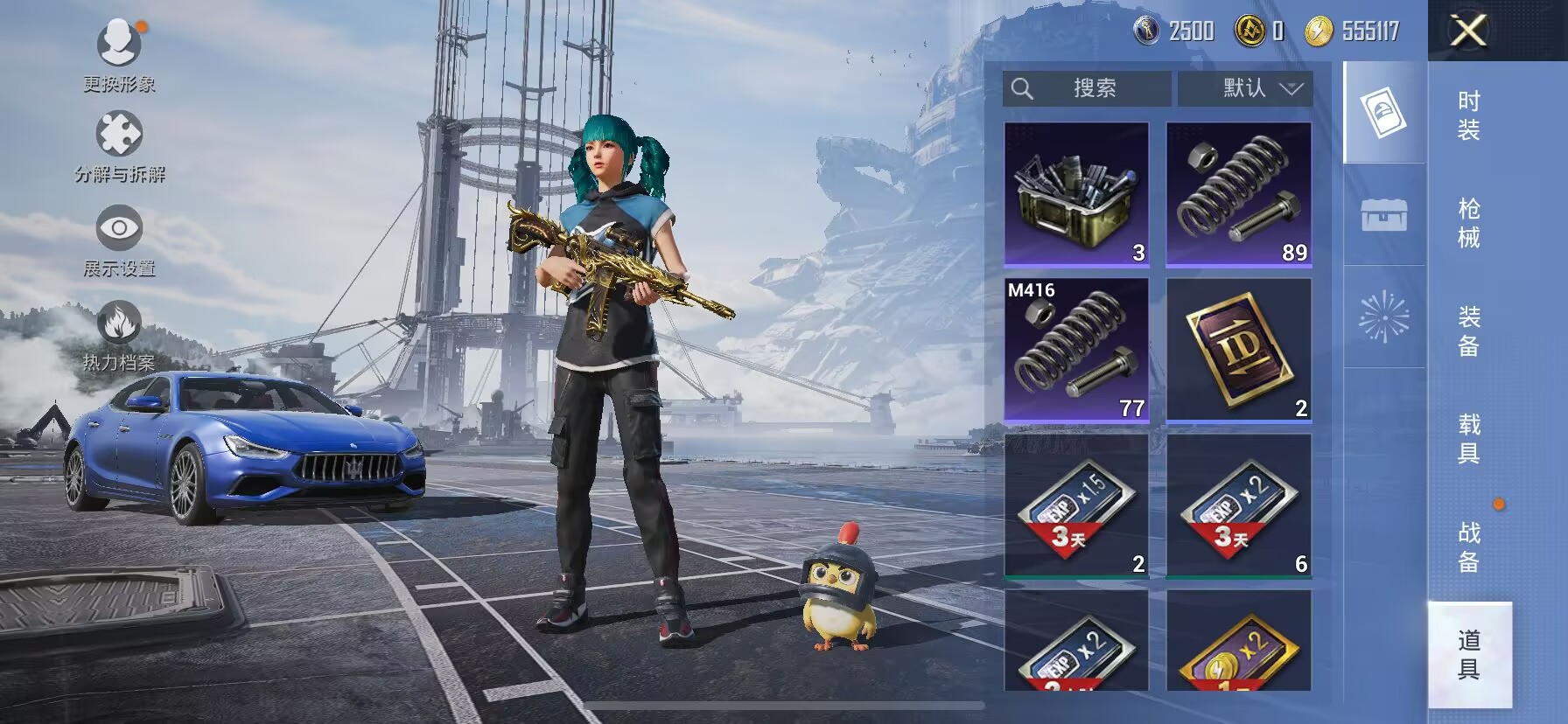Switch to the 装备 equipment tab
1568x724 pixels.
pos(1468,331)
